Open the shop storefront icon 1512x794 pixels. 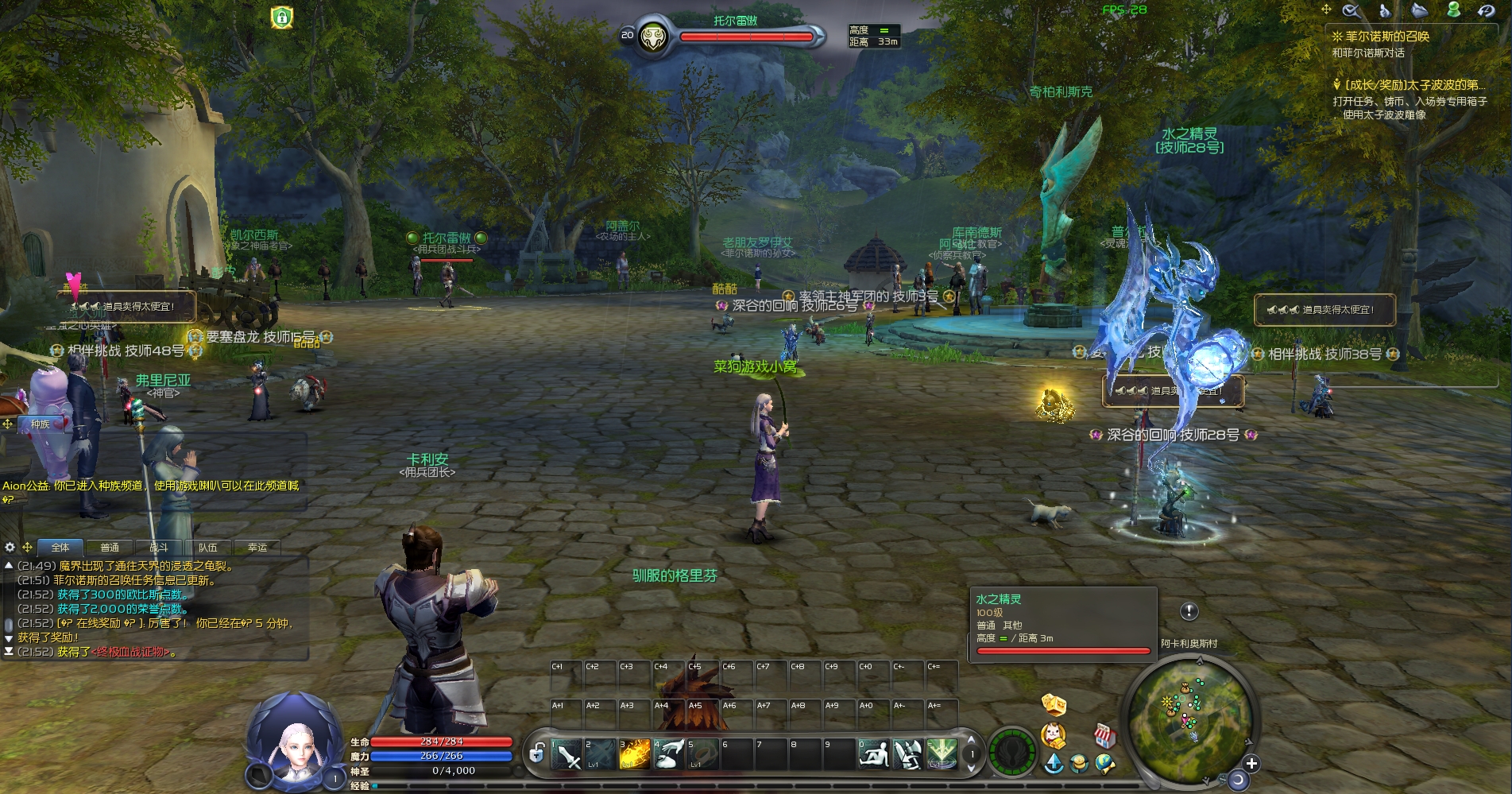point(1104,736)
